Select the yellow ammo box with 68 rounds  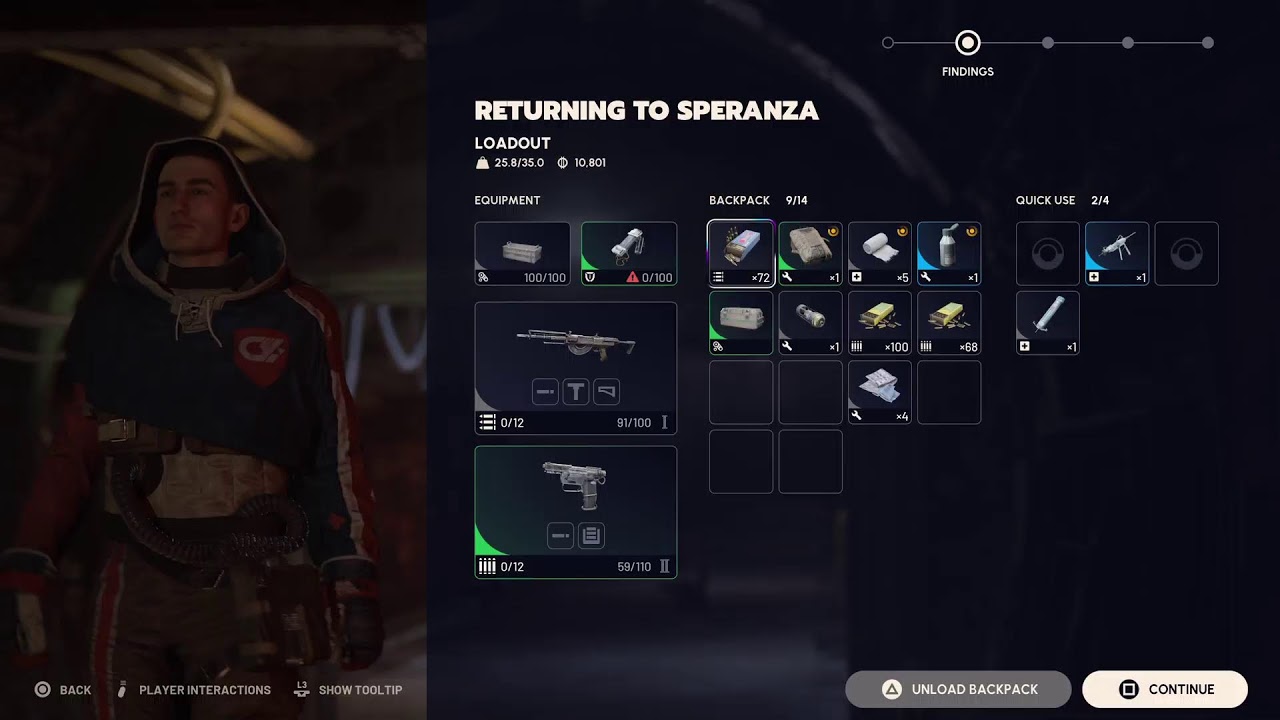949,323
